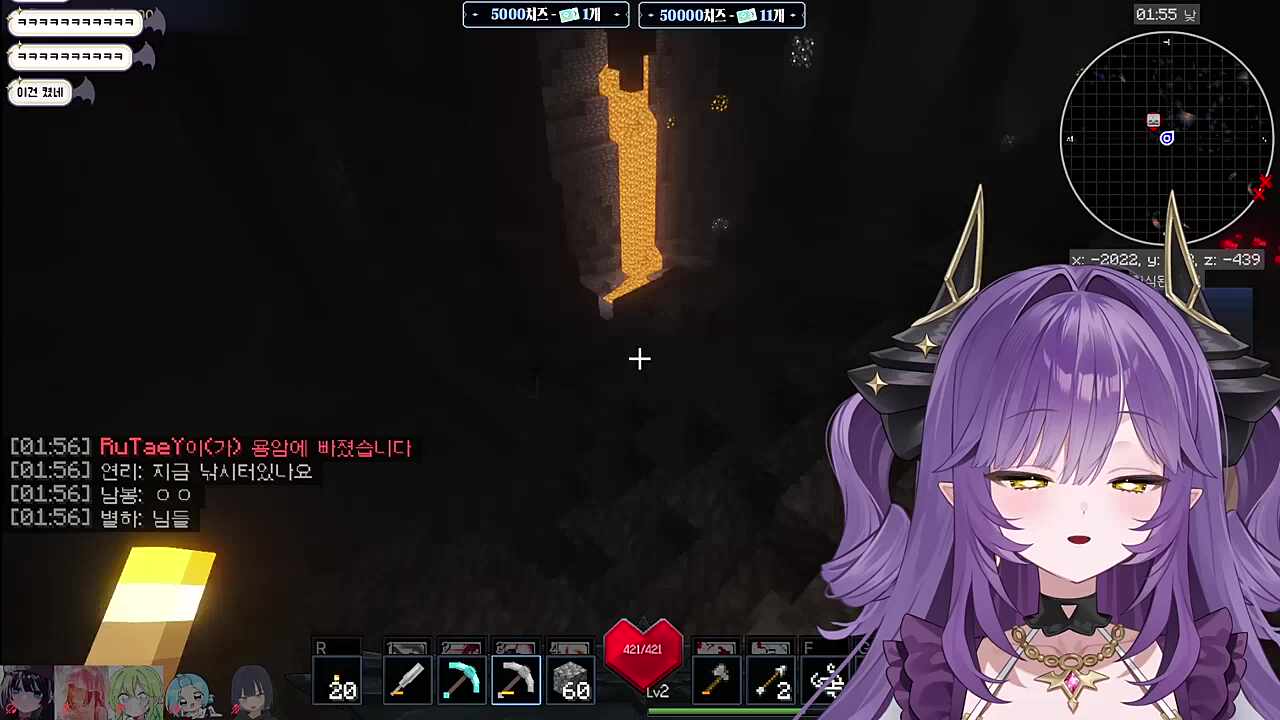Image resolution: width=1280 pixels, height=720 pixels.
Task: Select the iron pickaxe in slot 3
Action: (515, 680)
